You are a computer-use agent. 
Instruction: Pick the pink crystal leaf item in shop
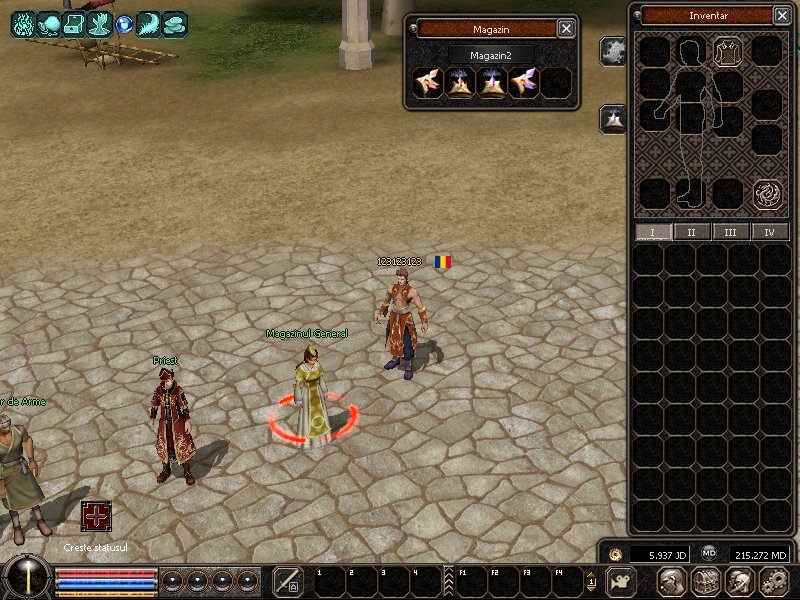pyautogui.click(x=428, y=83)
